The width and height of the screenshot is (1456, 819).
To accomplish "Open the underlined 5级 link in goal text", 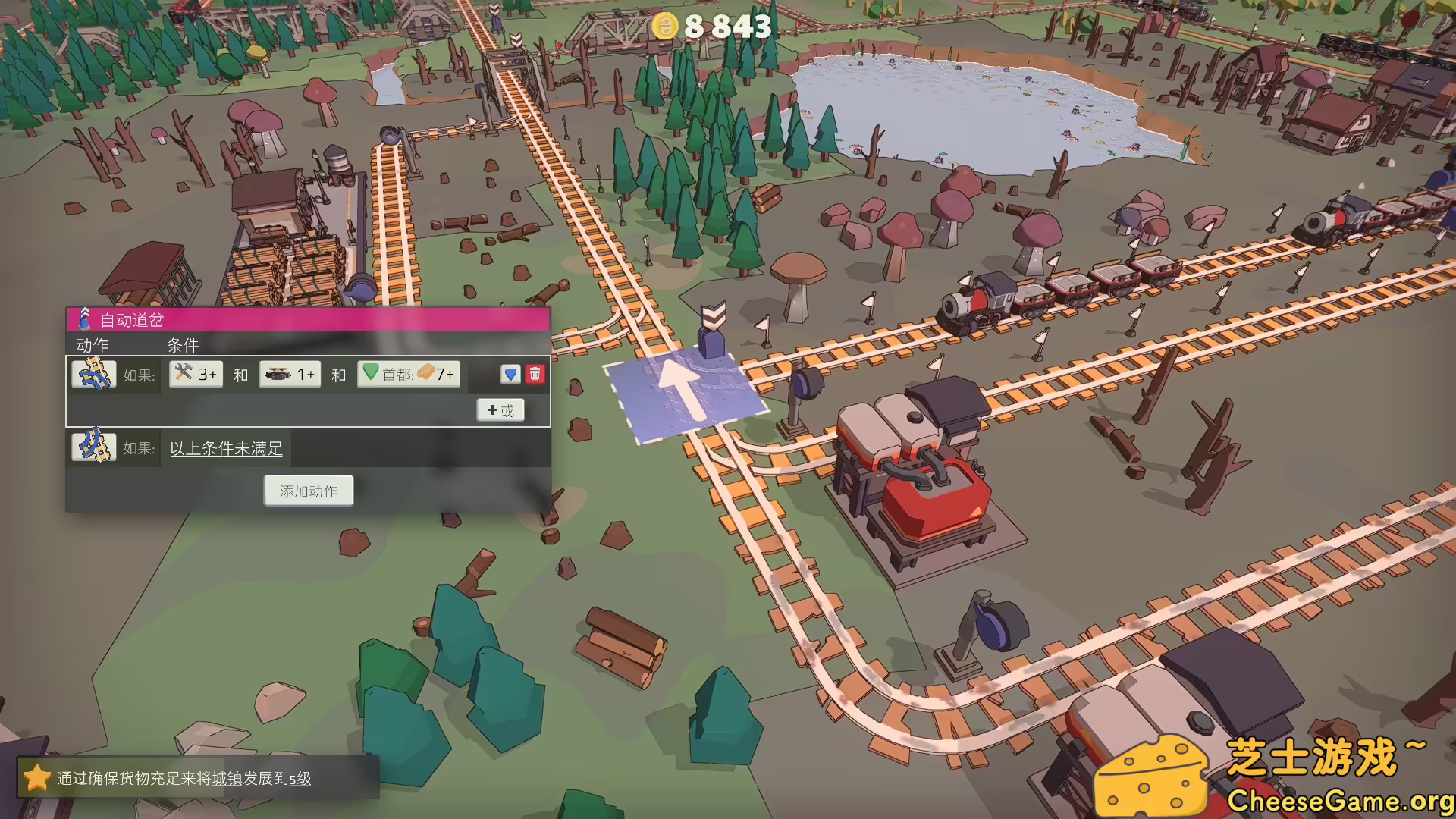I will click(302, 779).
